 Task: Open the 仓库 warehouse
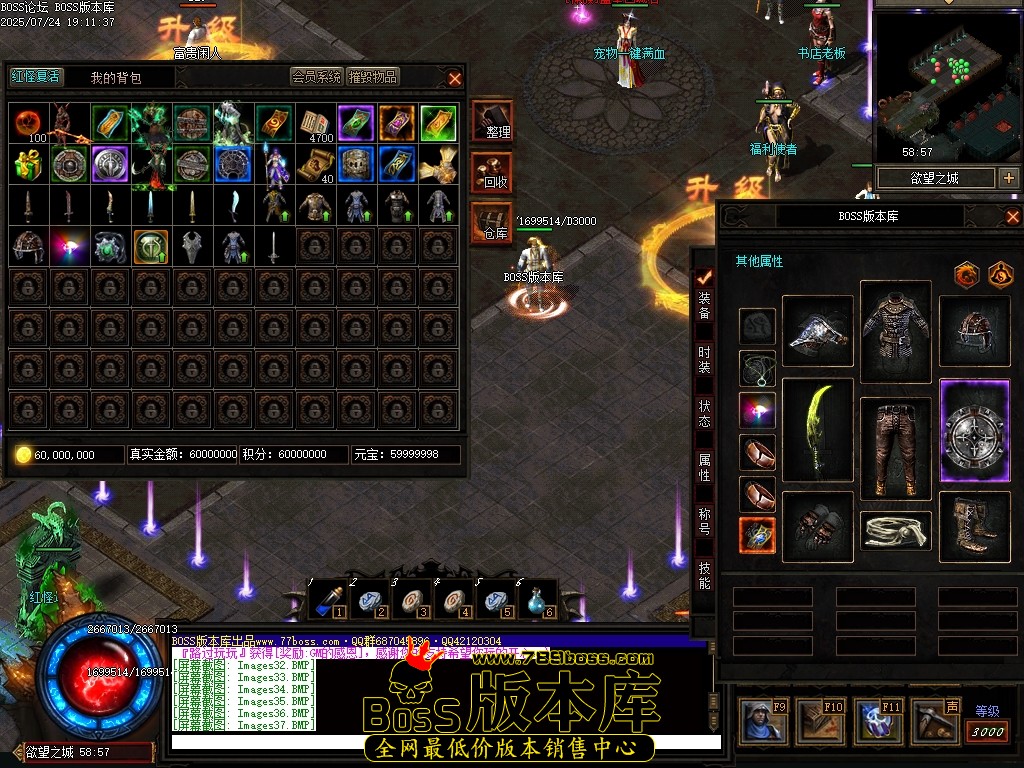click(492, 222)
